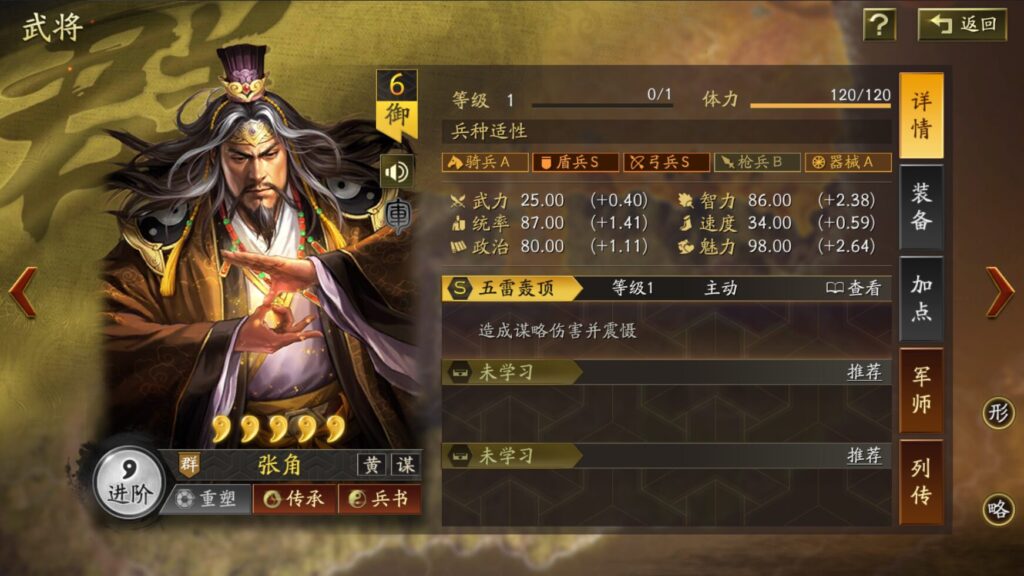Play the general's voice speaker icon

pos(396,172)
